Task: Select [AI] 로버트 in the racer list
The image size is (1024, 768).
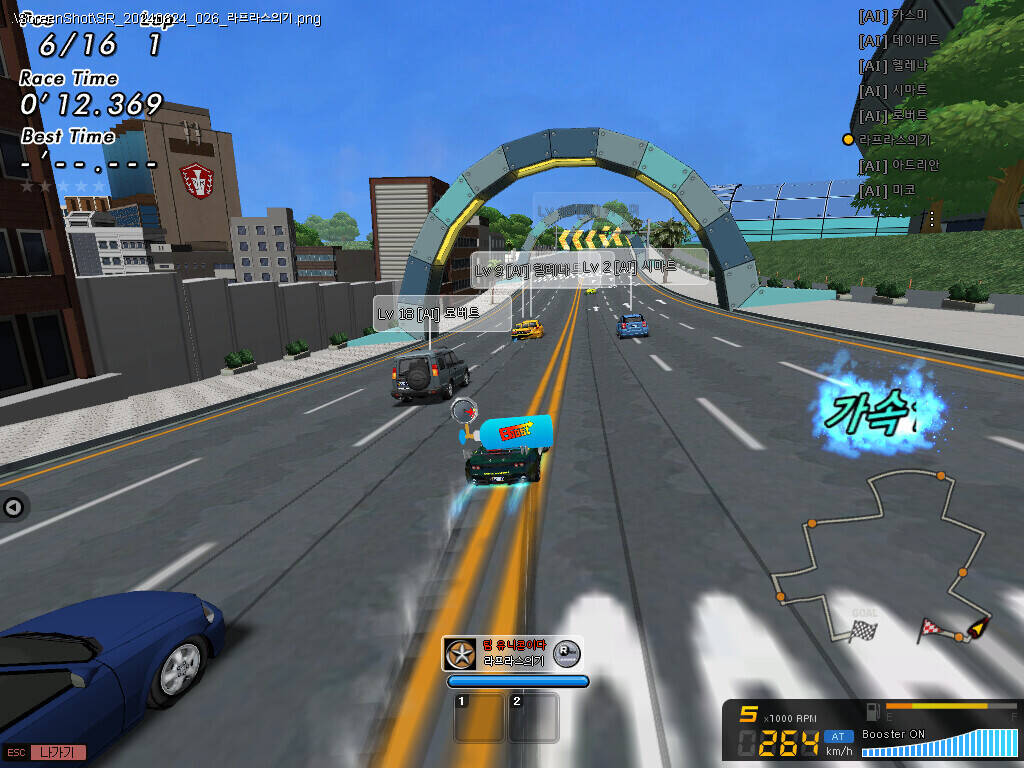Action: click(893, 116)
